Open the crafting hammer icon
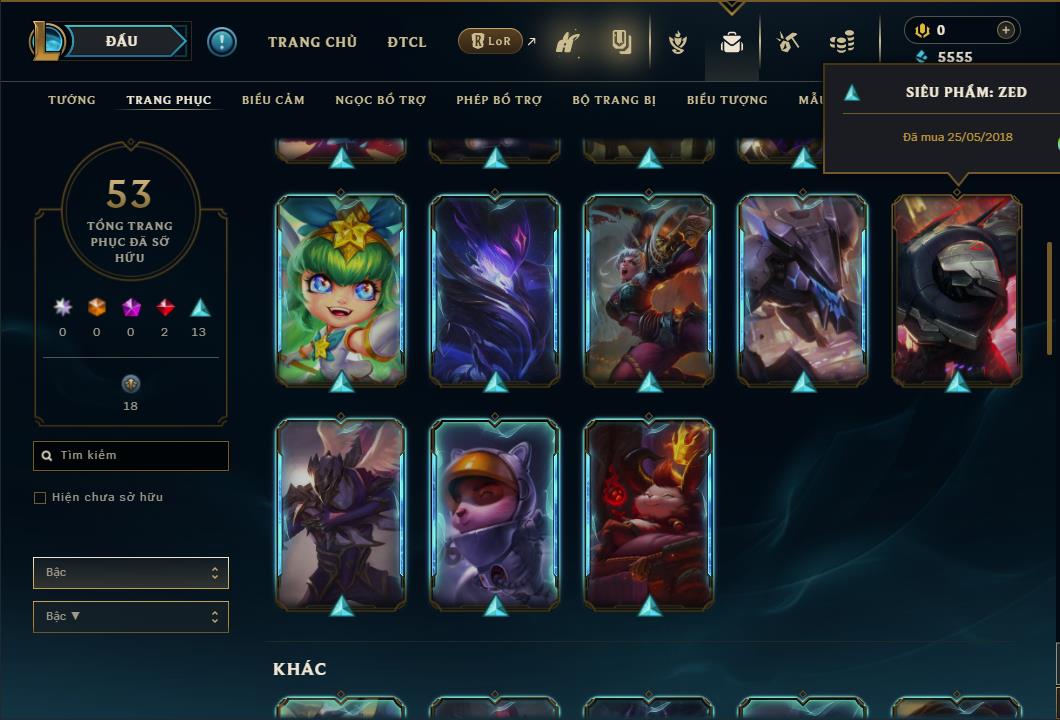1060x720 pixels. (789, 42)
